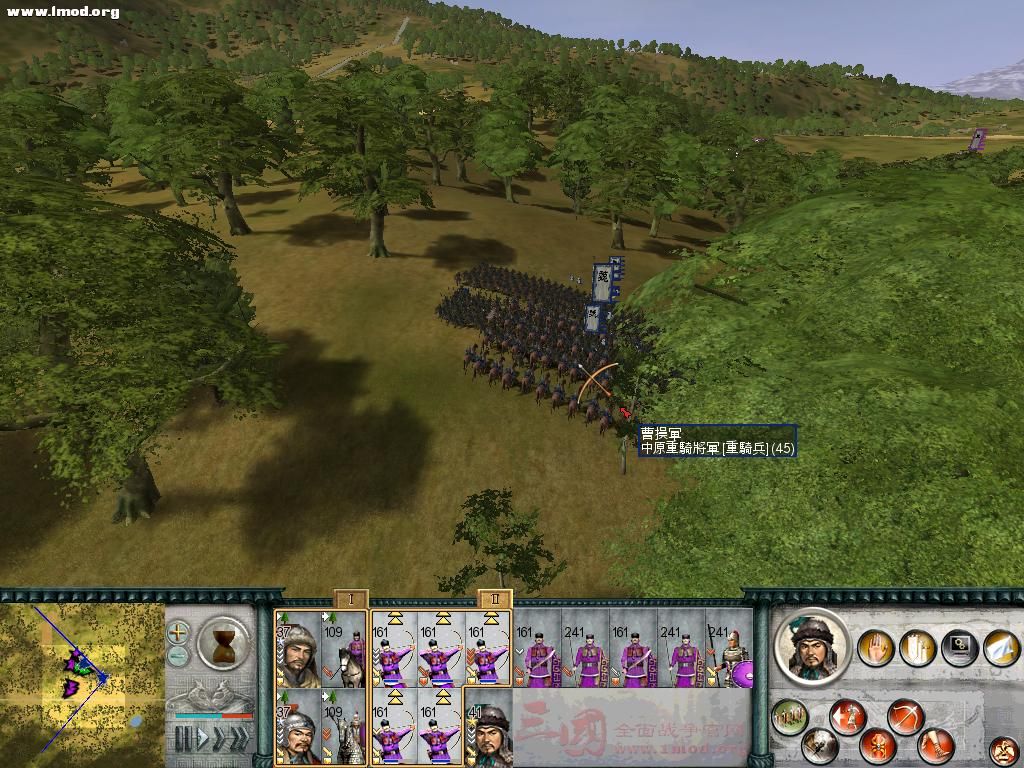Select the shielded spearman unit card with purple shield
This screenshot has height=768, width=1024.
[x=730, y=649]
